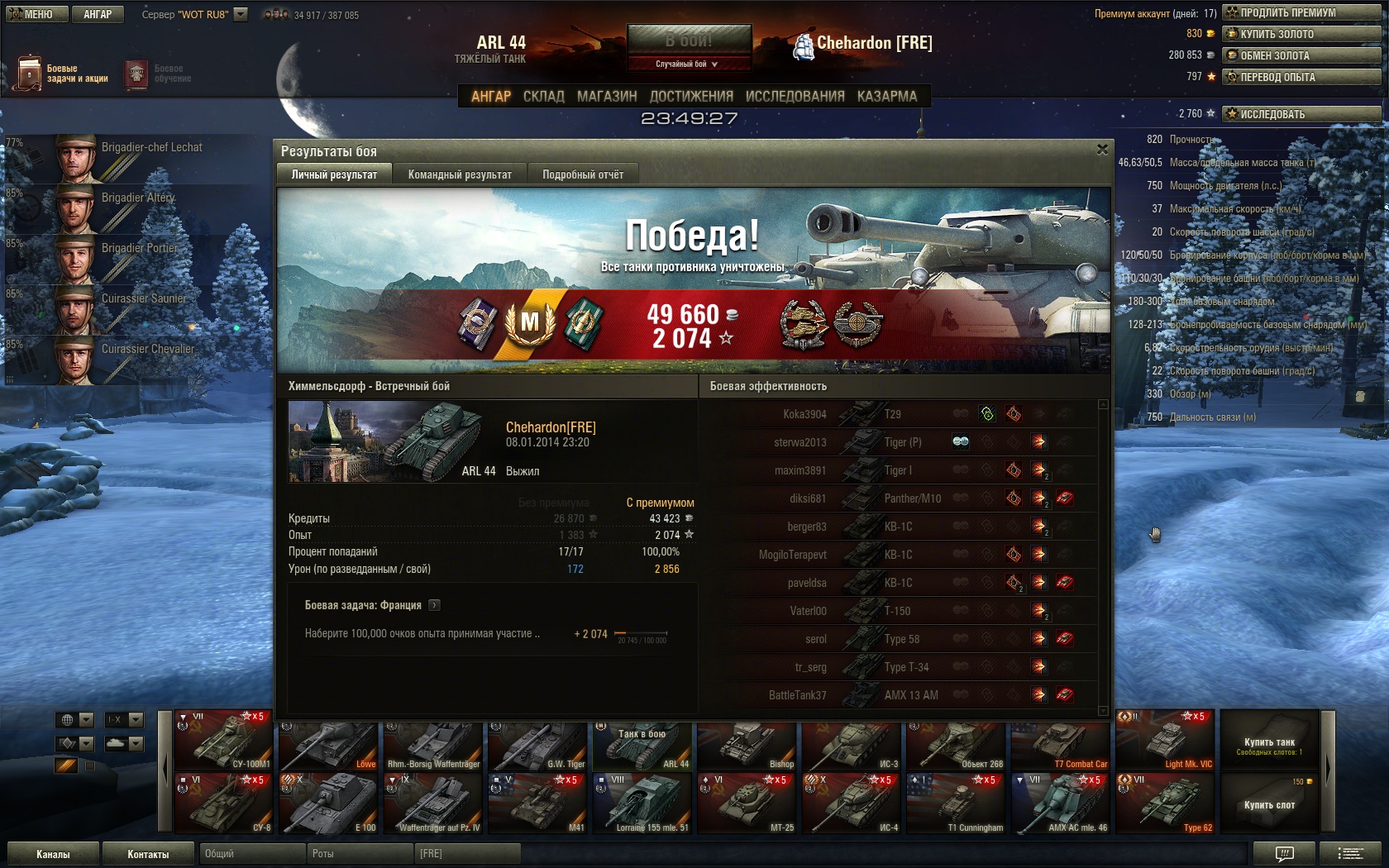
Task: Open the ИССЛЕДОВАНИЯ section
Action: click(x=795, y=97)
